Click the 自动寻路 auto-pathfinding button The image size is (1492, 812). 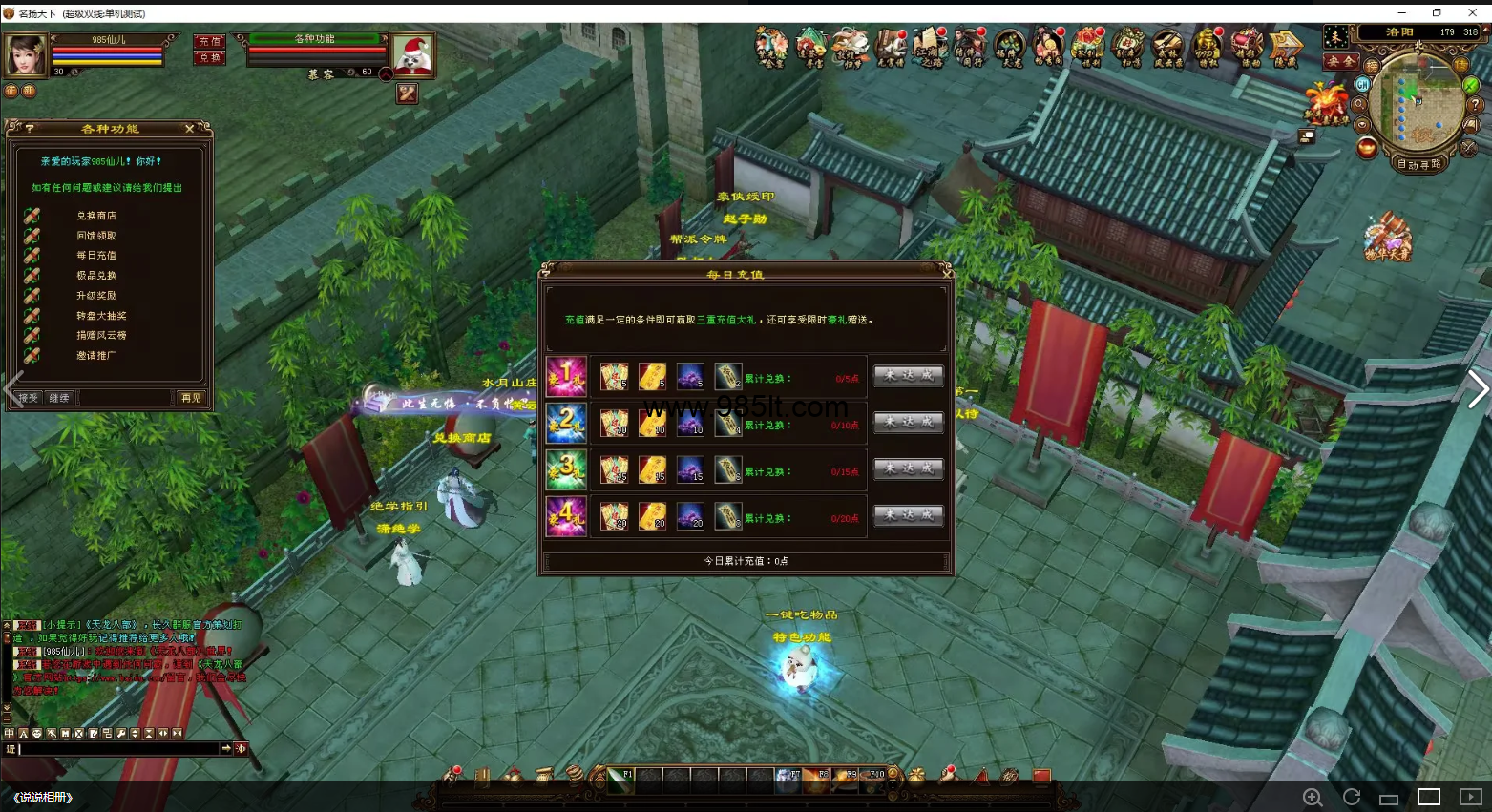(x=1419, y=164)
